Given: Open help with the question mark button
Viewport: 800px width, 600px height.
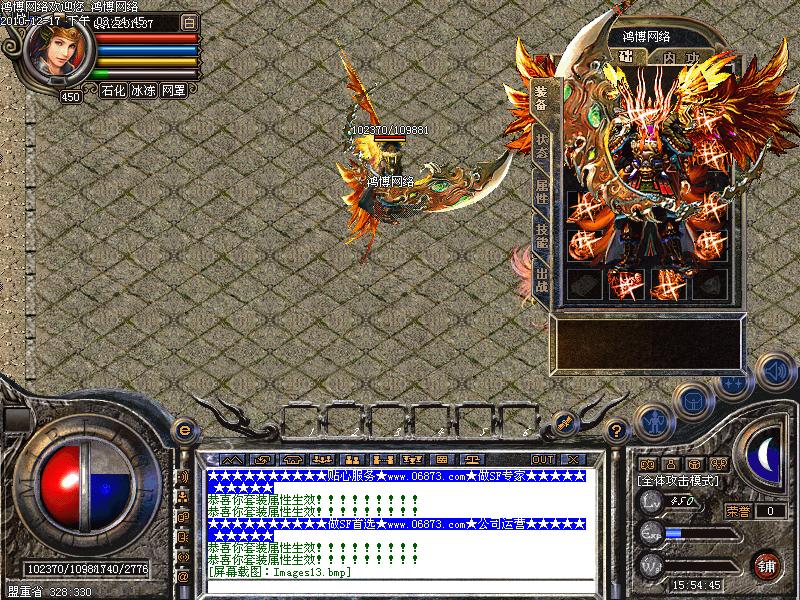Looking at the screenshot, I should tap(617, 430).
